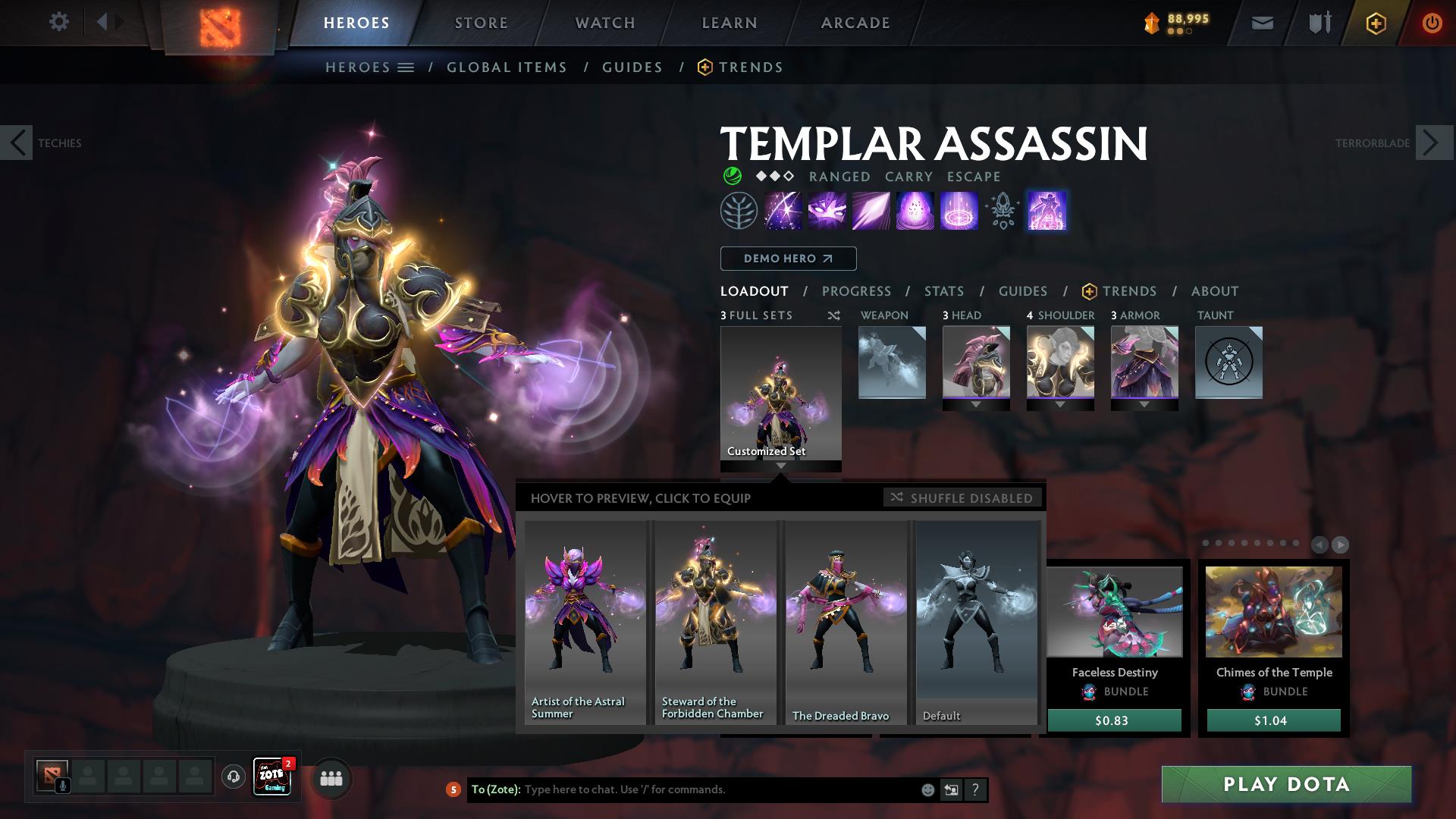Toggle the Shuffle Disabled button

[962, 498]
